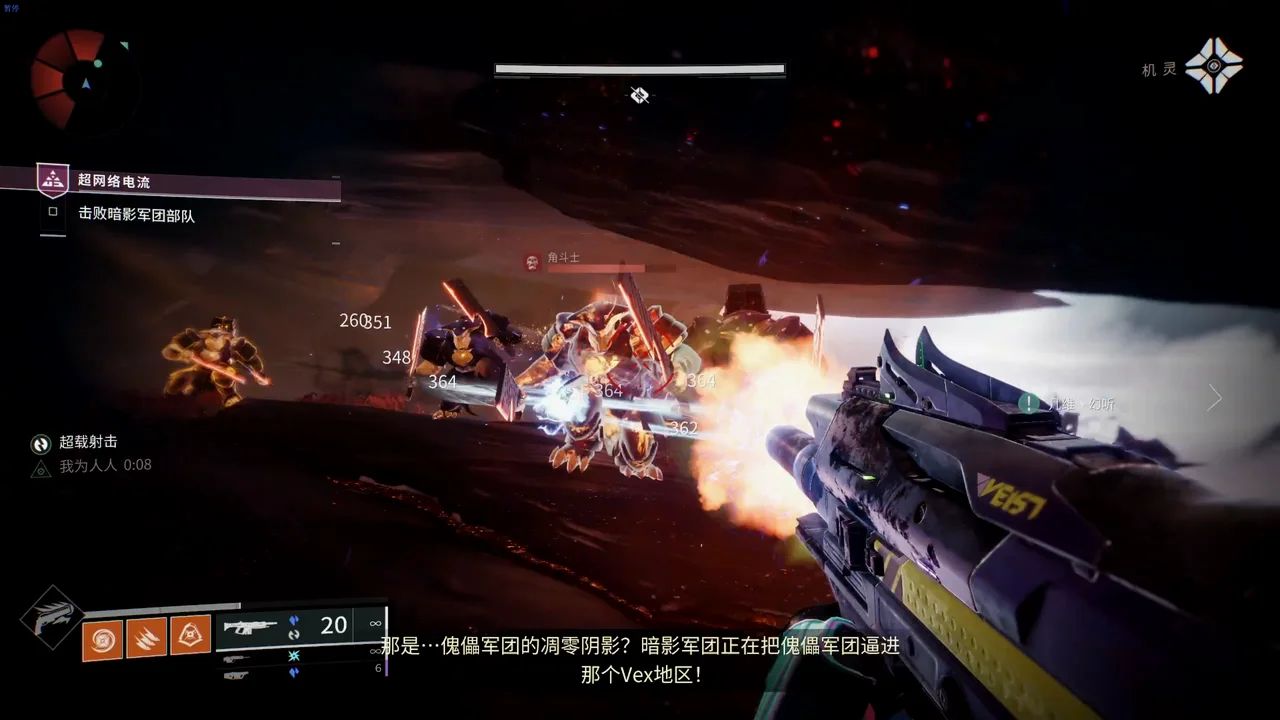This screenshot has height=720, width=1280.
Task: Select the 超网络电流 quest tracker
Action: click(x=113, y=181)
